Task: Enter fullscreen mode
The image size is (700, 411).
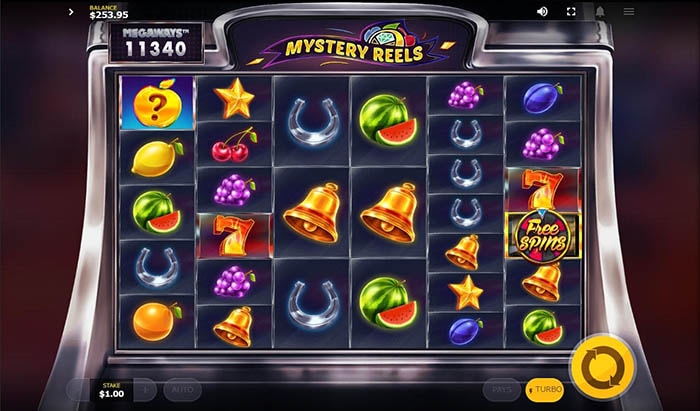Action: (x=572, y=12)
